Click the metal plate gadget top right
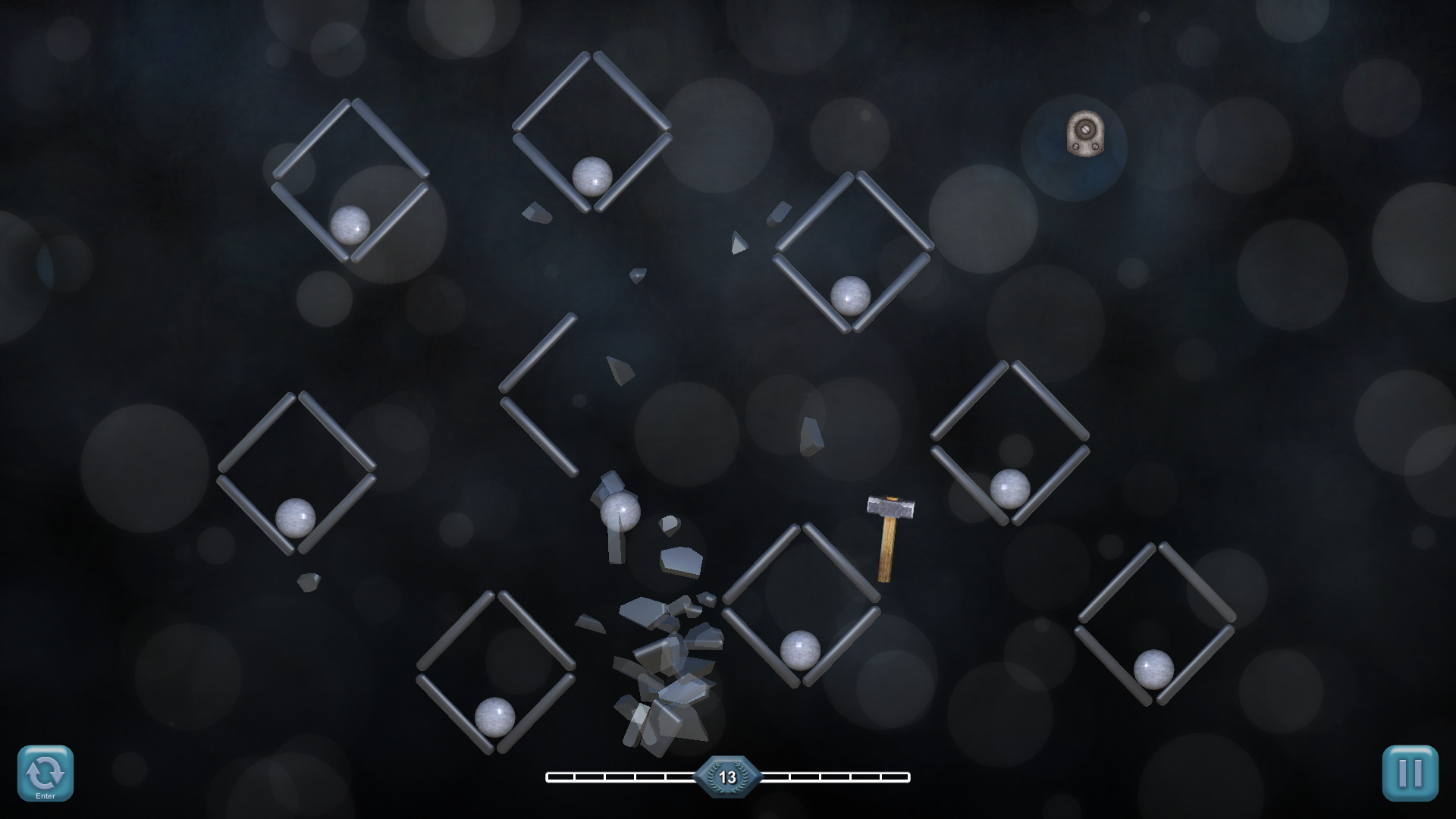The height and width of the screenshot is (819, 1456). 1086,135
